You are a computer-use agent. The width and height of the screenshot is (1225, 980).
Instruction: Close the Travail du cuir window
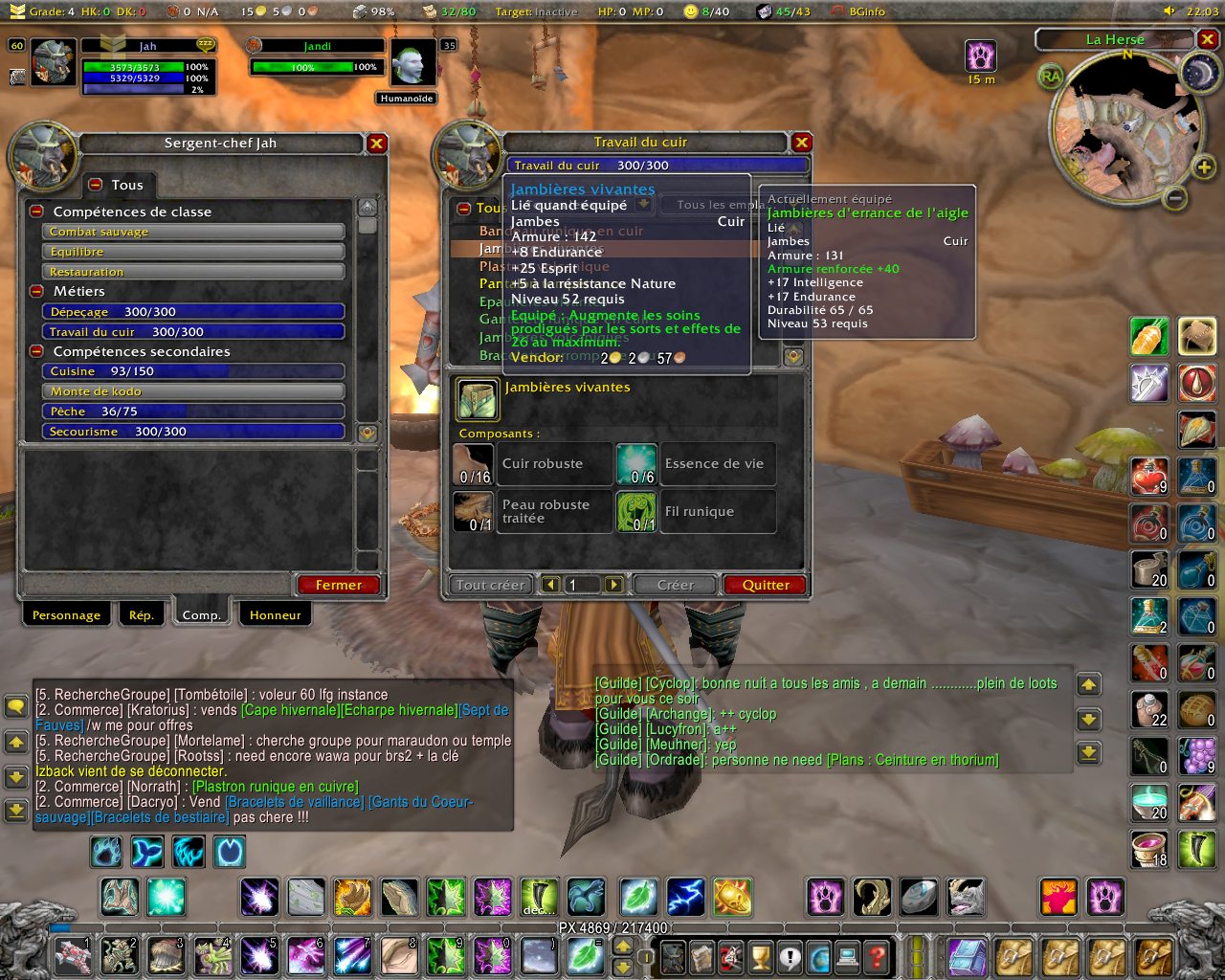(802, 143)
